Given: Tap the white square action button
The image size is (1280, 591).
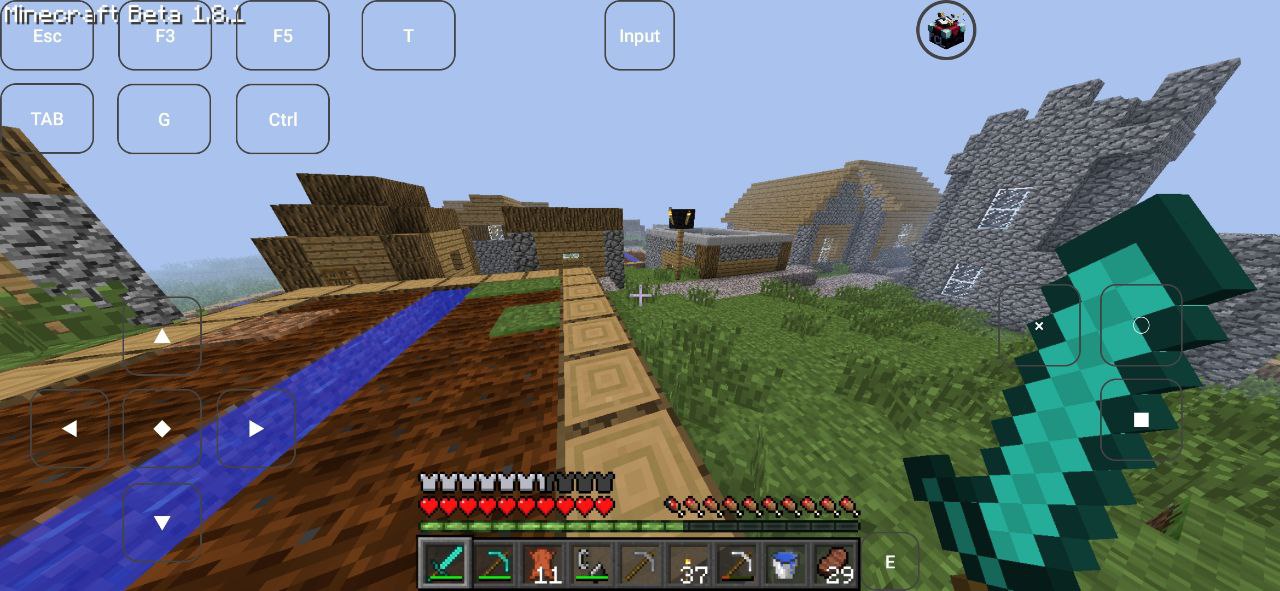Looking at the screenshot, I should click(1141, 420).
